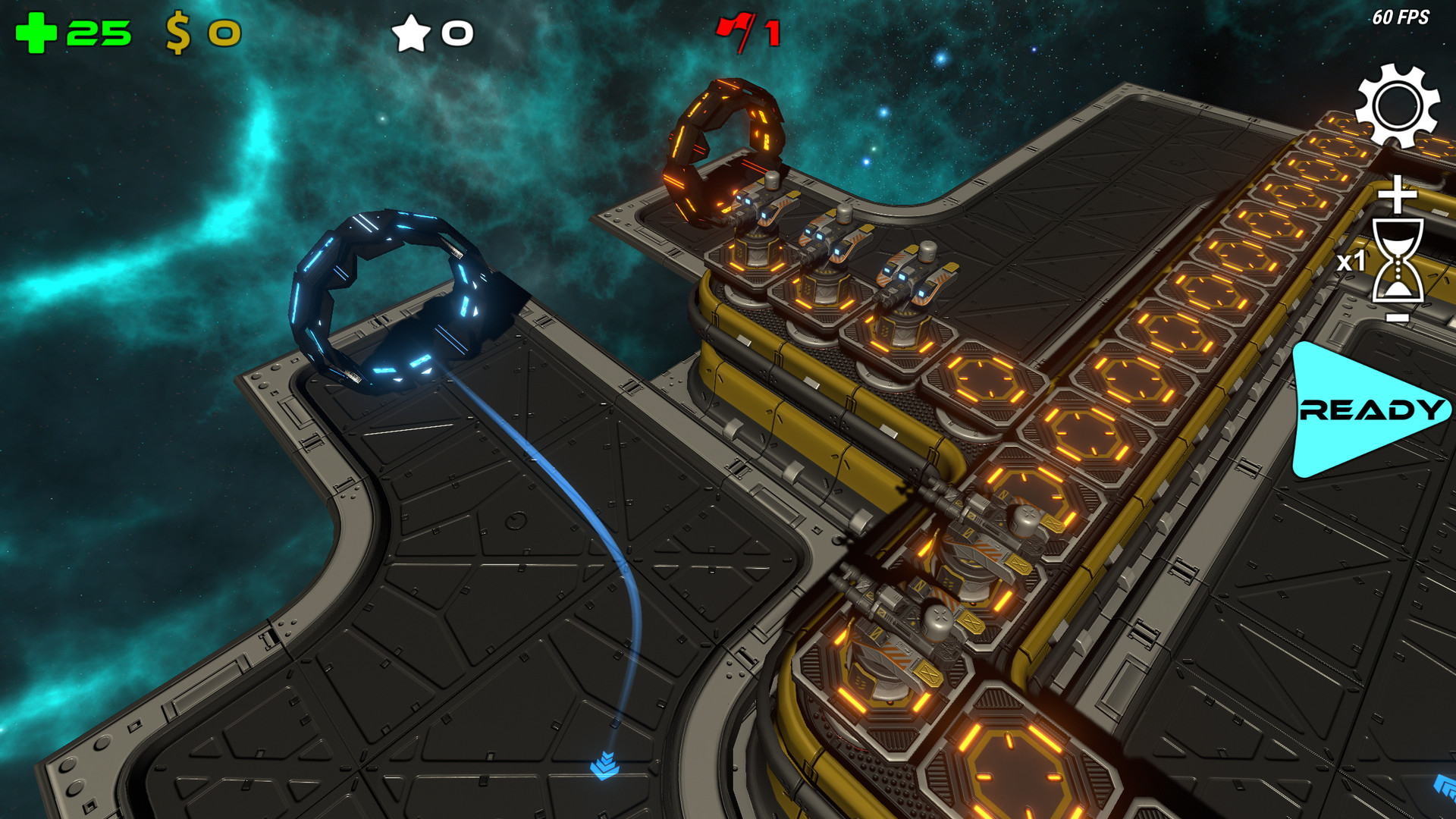Click the plus above the hourglass
The image size is (1456, 819).
click(x=1398, y=196)
